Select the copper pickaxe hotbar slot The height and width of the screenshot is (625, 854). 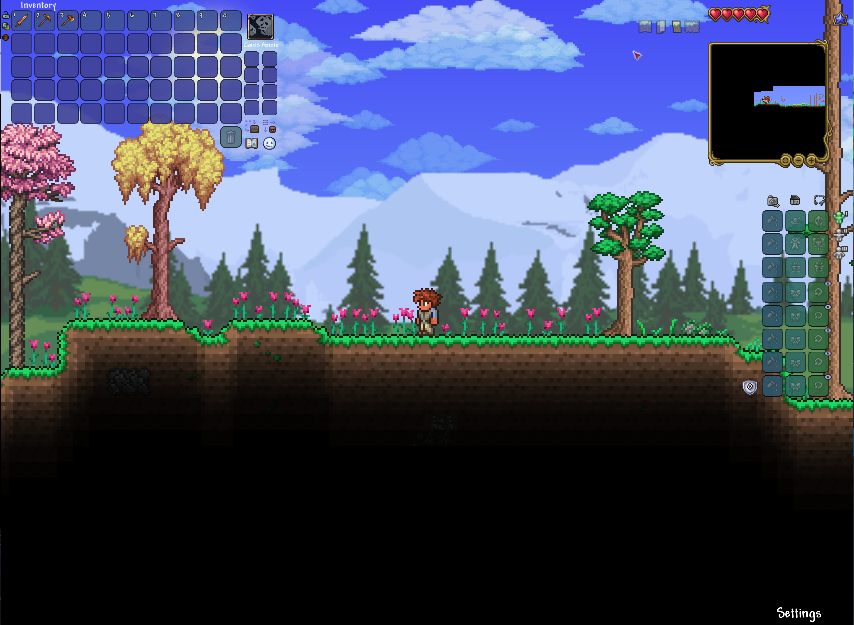pyautogui.click(x=44, y=20)
